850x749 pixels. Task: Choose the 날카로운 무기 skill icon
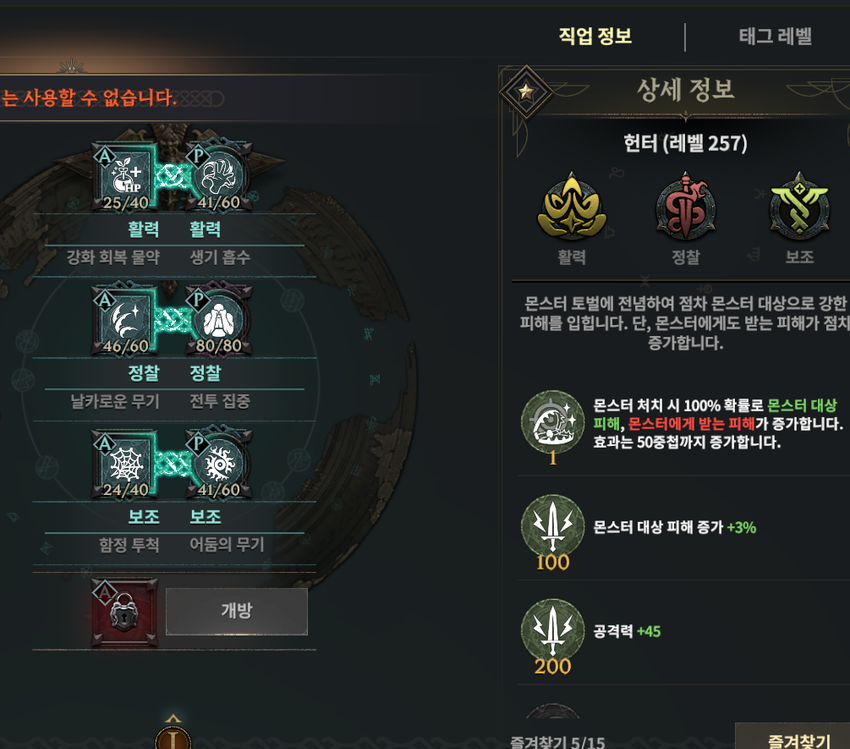pos(126,321)
